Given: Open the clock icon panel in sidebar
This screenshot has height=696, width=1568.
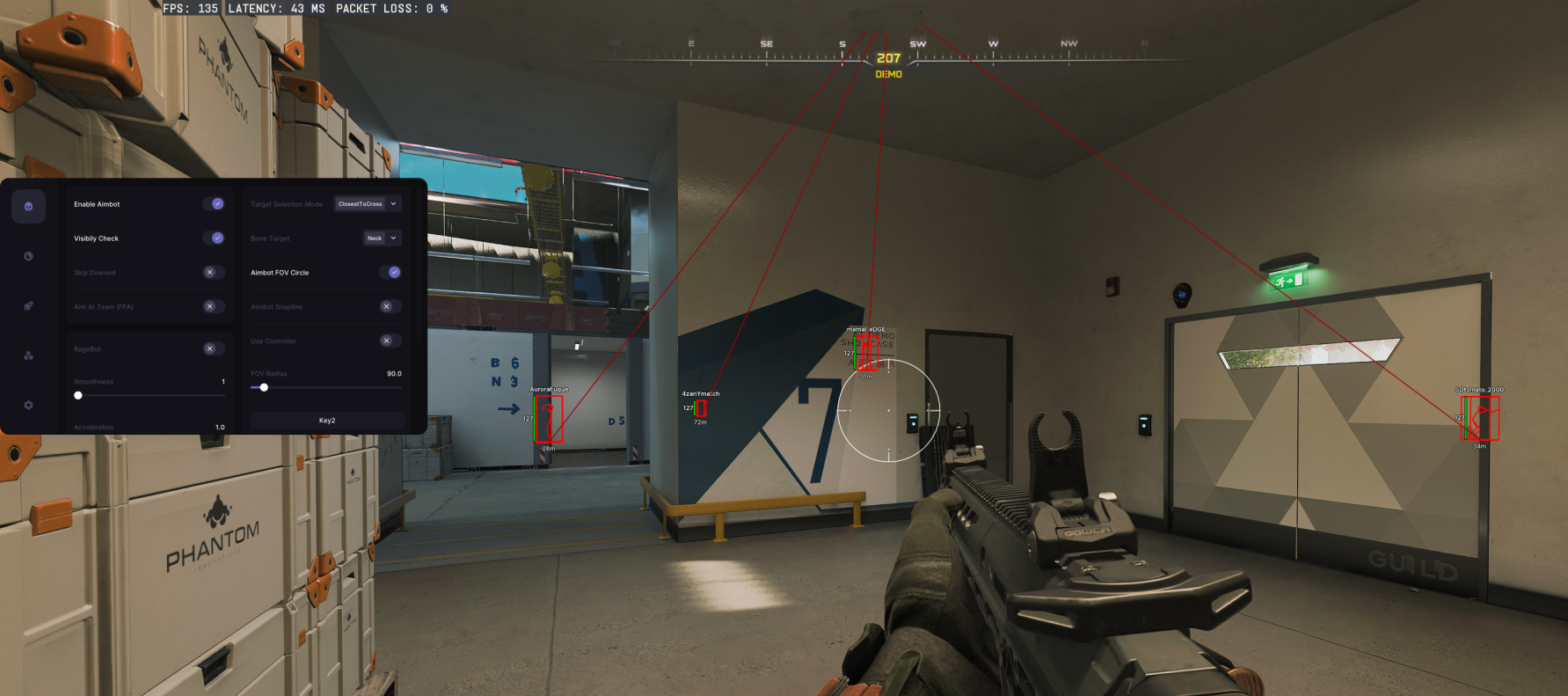Looking at the screenshot, I should [x=27, y=256].
